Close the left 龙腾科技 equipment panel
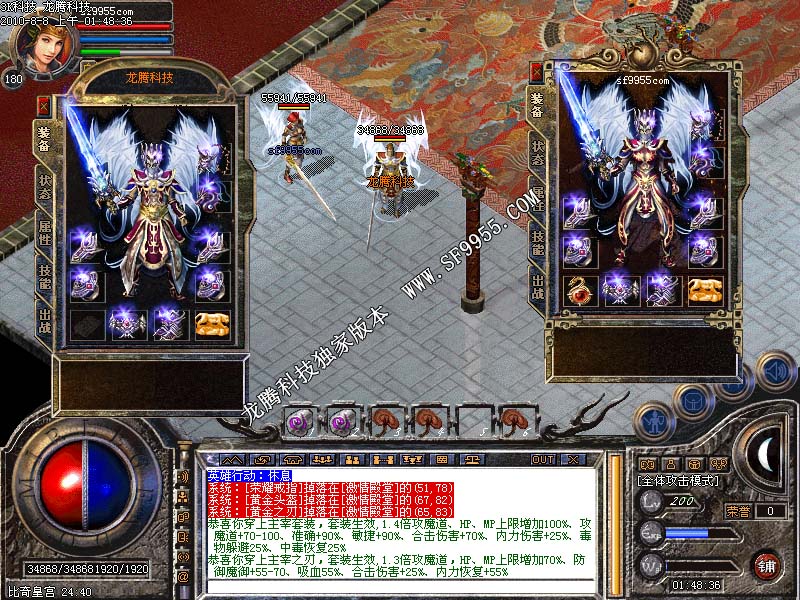 (43, 103)
